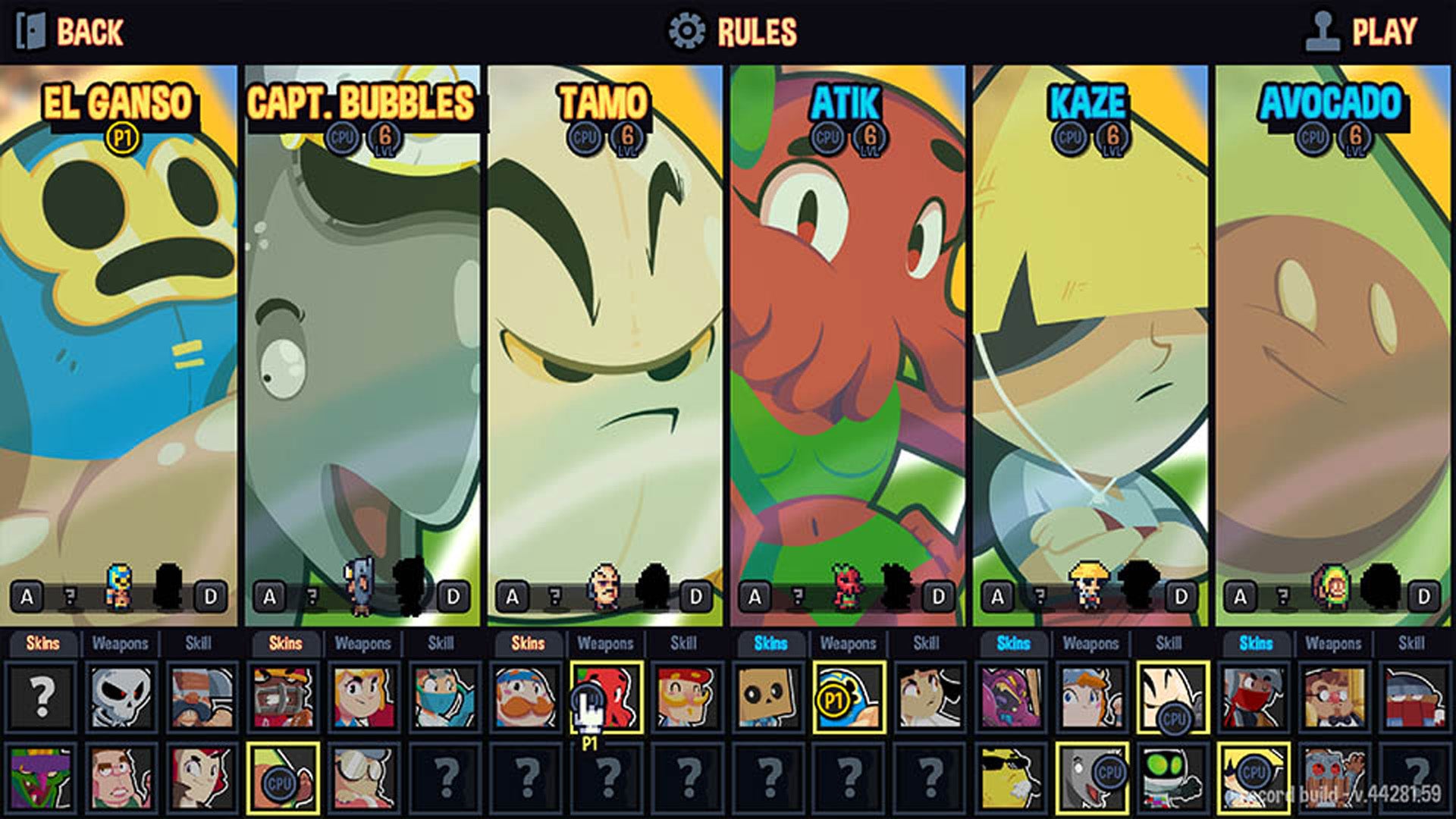Viewport: 1456px width, 819px height.
Task: Choose the cardboard box head character
Action: click(x=769, y=696)
